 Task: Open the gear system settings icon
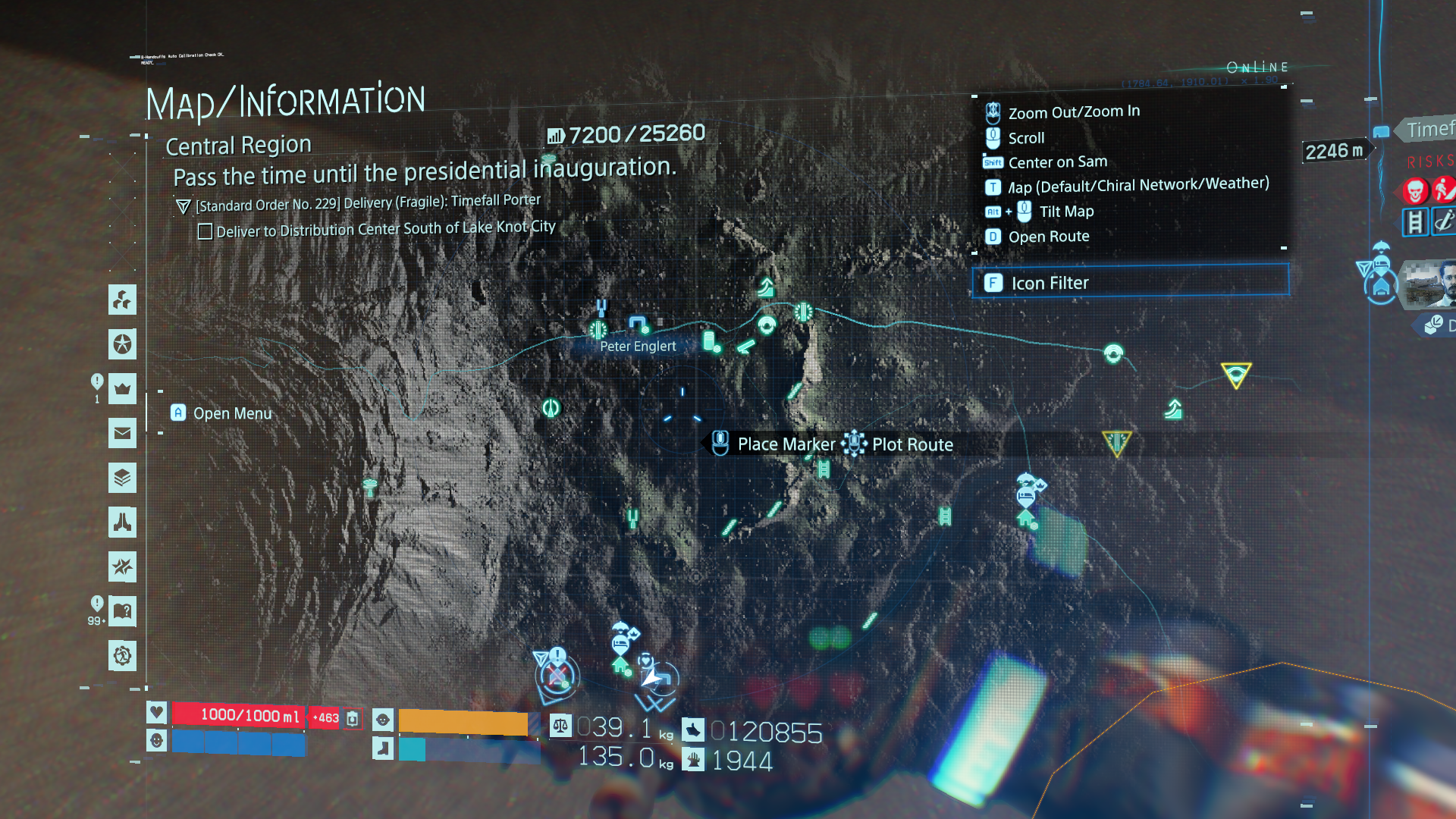[x=122, y=655]
